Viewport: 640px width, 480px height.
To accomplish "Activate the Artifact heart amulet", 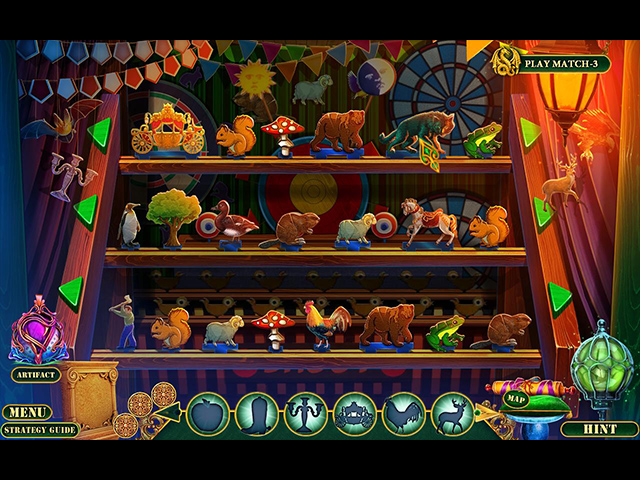I will click(x=37, y=334).
